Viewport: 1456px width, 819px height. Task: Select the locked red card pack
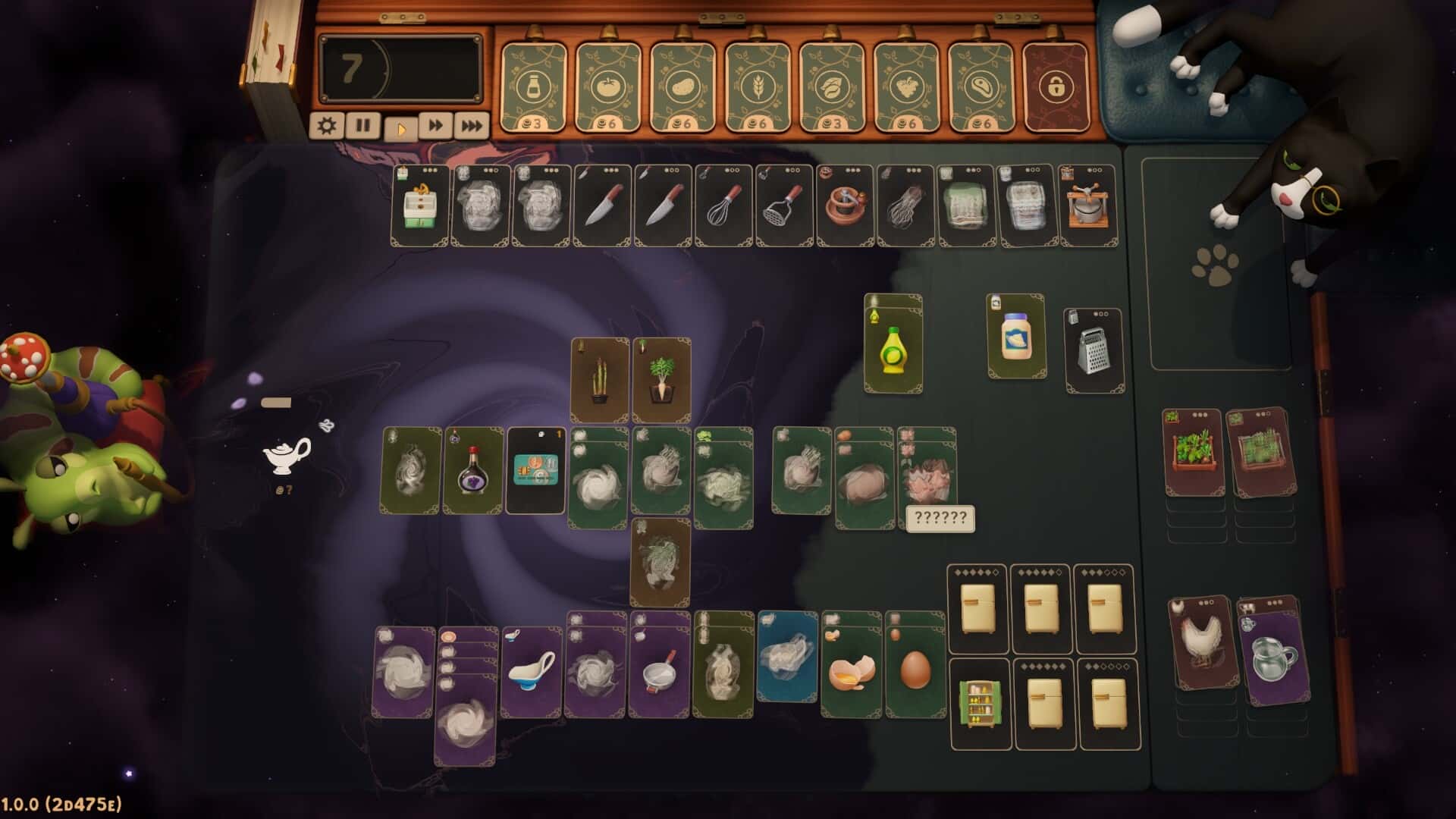(1056, 86)
